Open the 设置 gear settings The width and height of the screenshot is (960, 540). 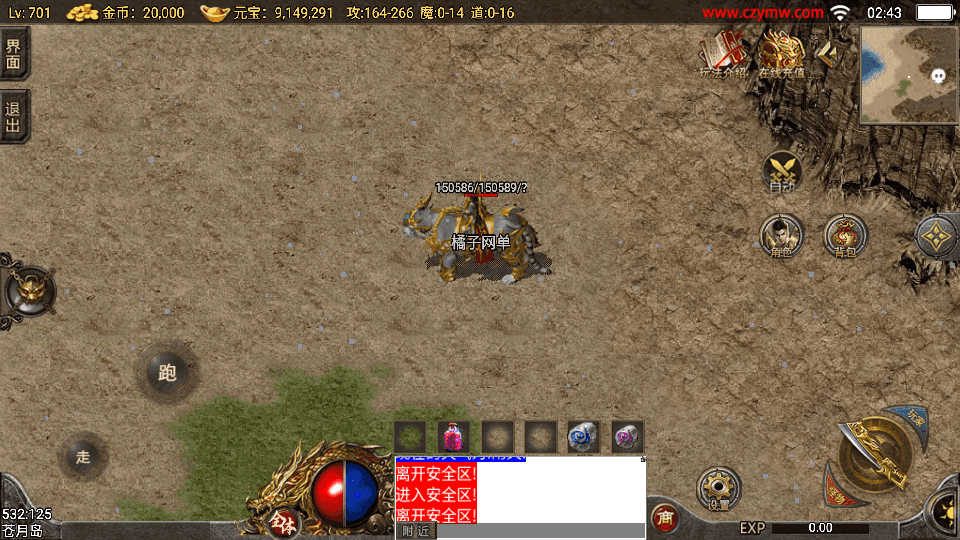tap(718, 487)
